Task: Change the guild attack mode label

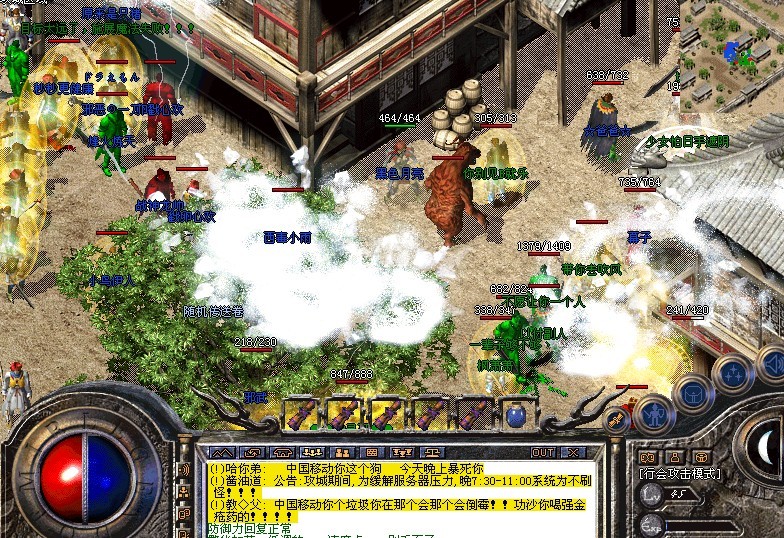Action: click(x=680, y=474)
